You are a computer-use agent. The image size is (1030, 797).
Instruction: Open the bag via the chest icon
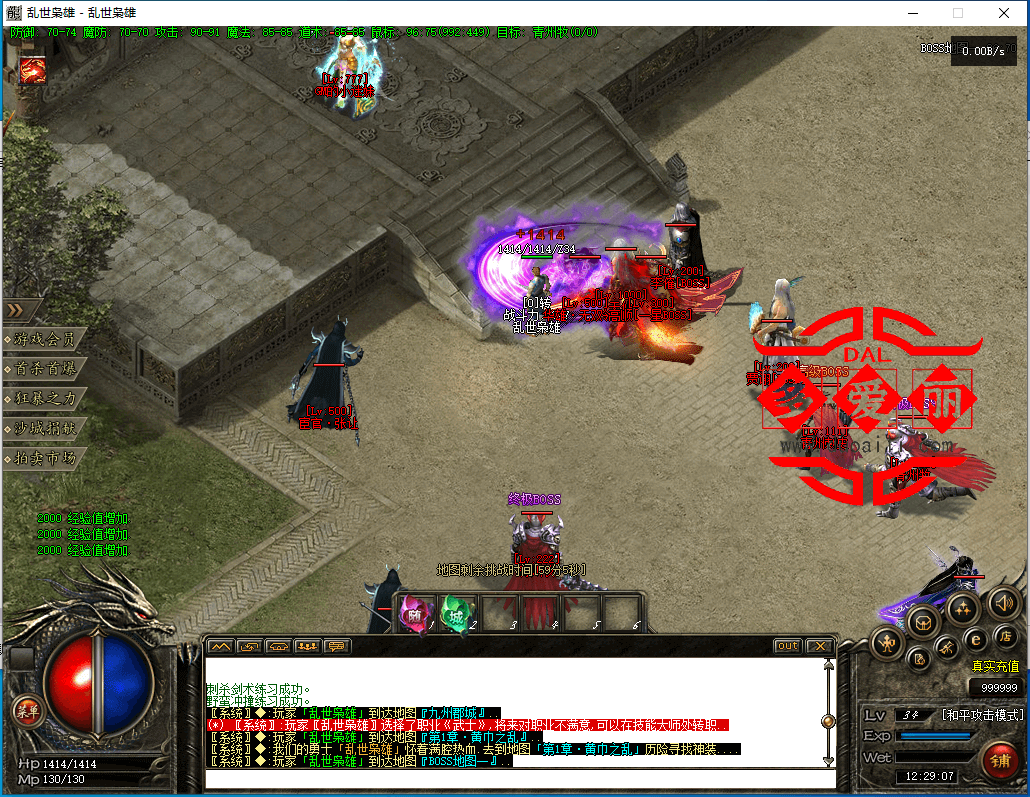(x=923, y=622)
